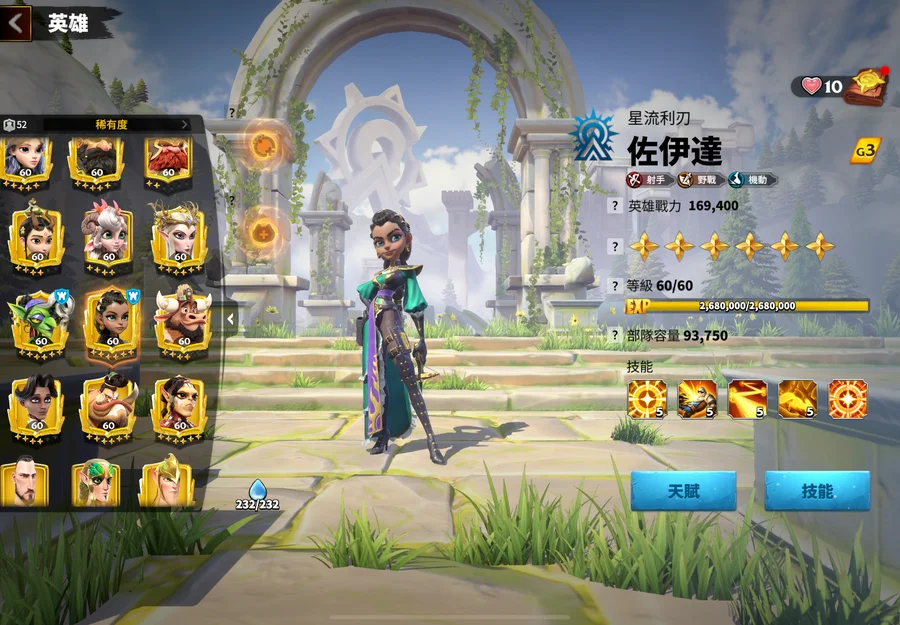Select the upper glowing orange equipment orb
This screenshot has width=900, height=625.
click(265, 143)
